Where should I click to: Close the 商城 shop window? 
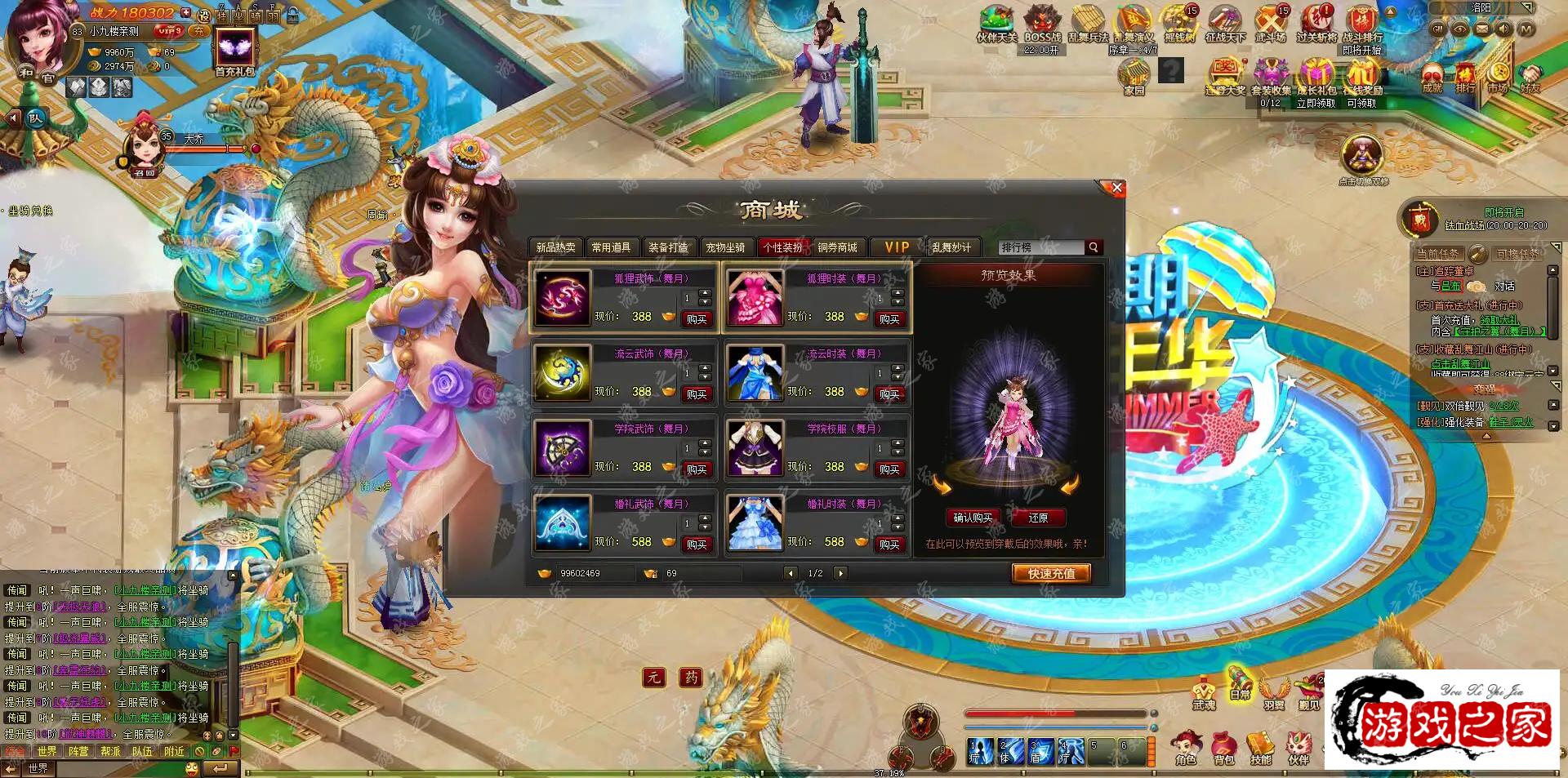1116,189
